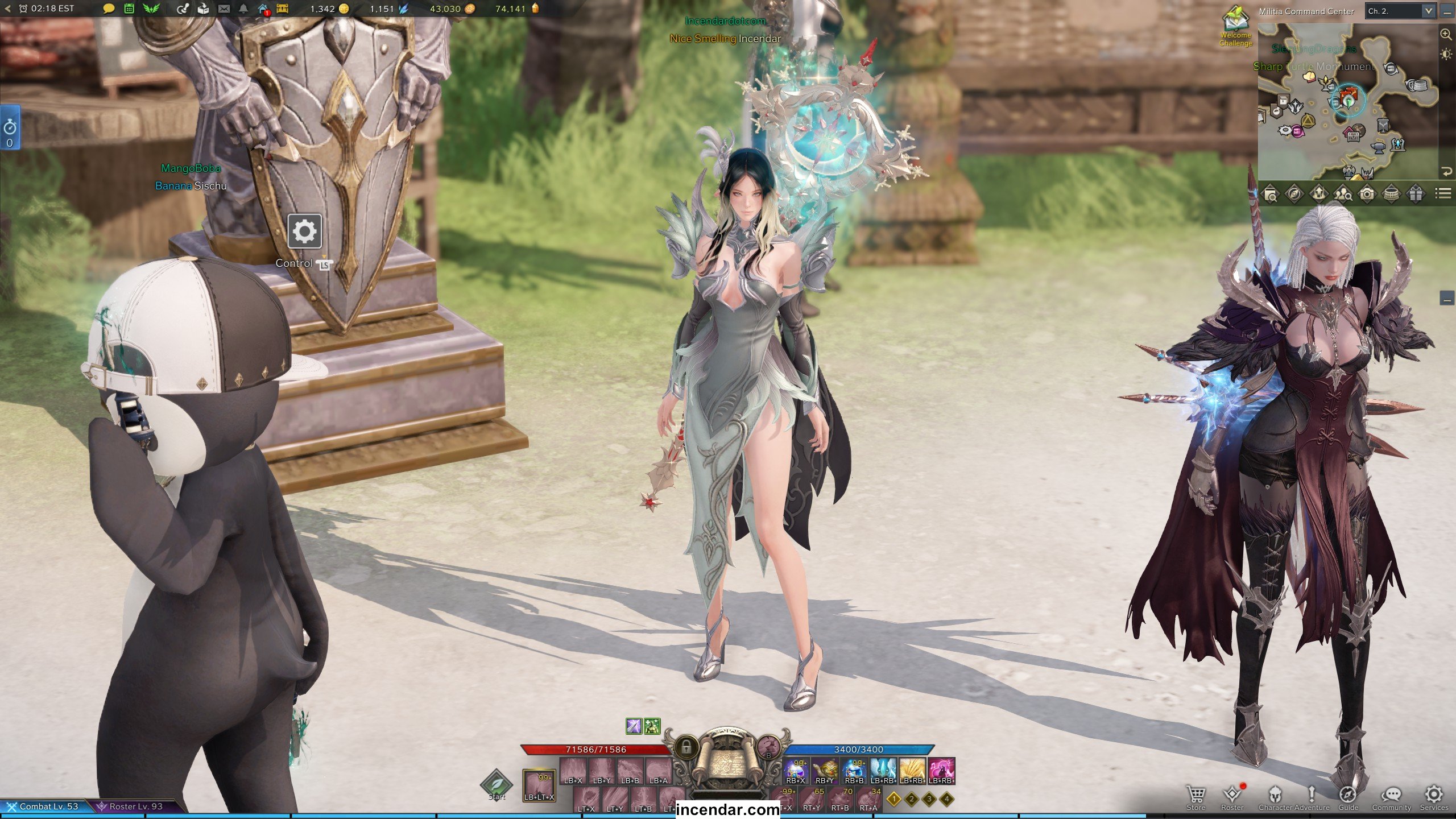
Task: Open the list menu icon below minimap
Action: tap(1442, 195)
